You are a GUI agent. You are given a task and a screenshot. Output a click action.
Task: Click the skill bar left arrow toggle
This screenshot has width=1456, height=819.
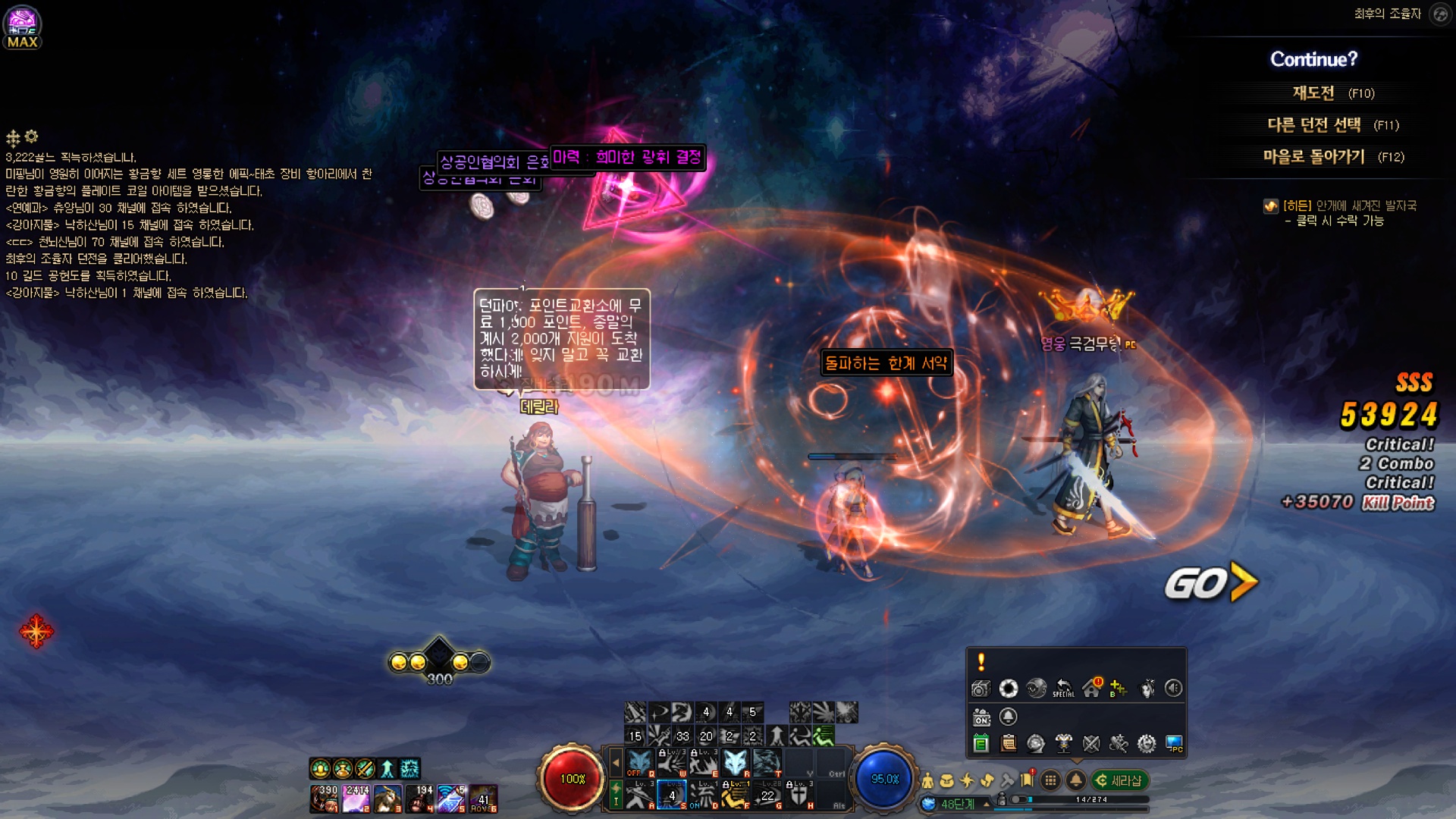[616, 762]
